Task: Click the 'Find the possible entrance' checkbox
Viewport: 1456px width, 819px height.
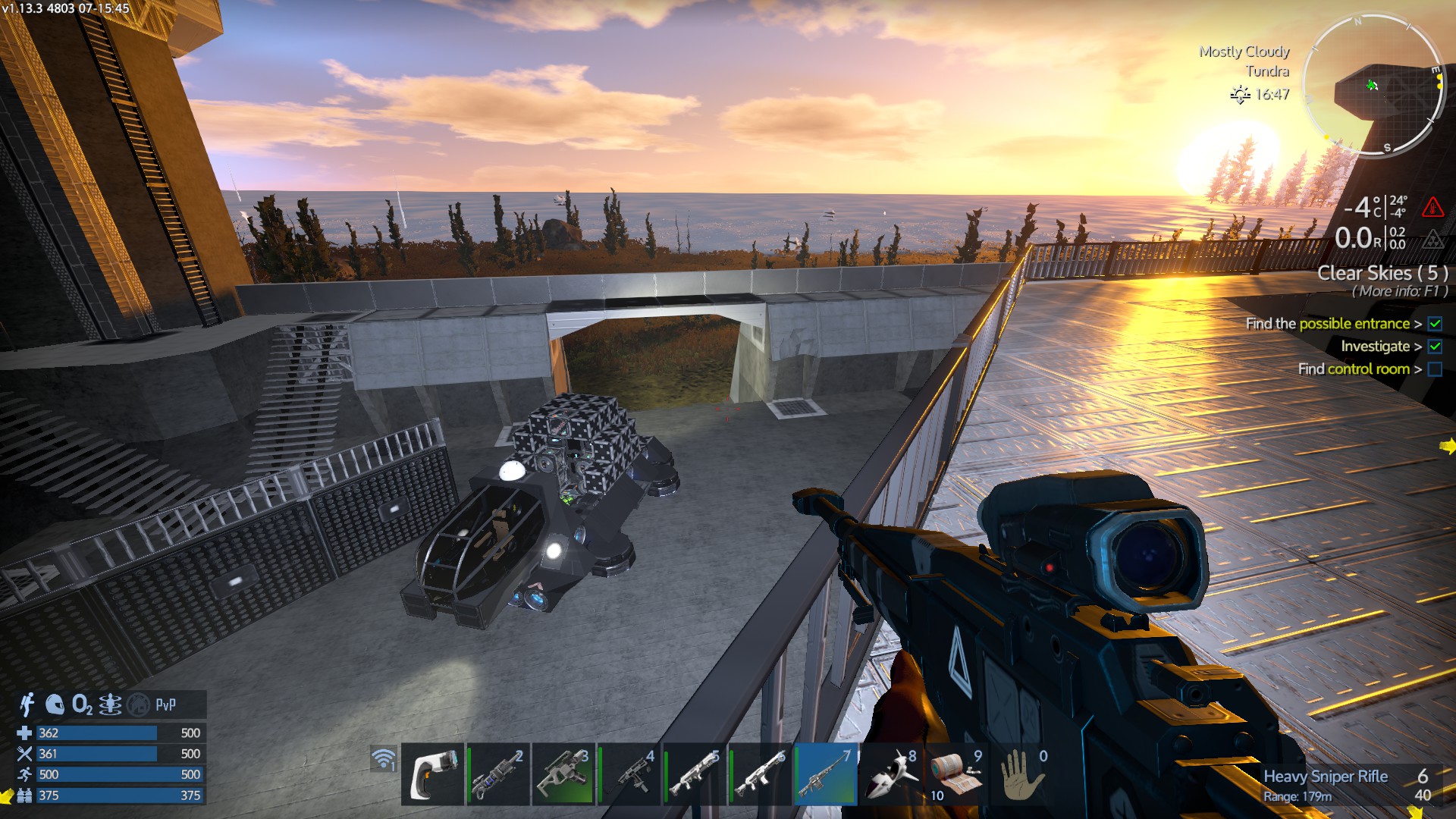Action: click(1435, 324)
